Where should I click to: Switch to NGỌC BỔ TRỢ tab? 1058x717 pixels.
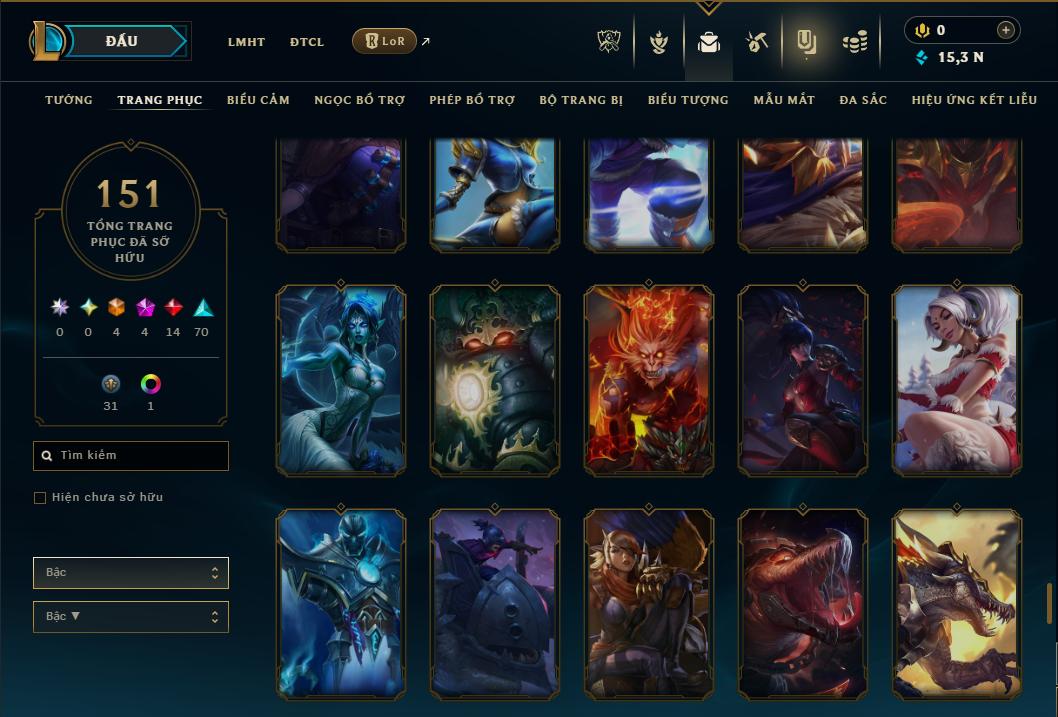(359, 100)
